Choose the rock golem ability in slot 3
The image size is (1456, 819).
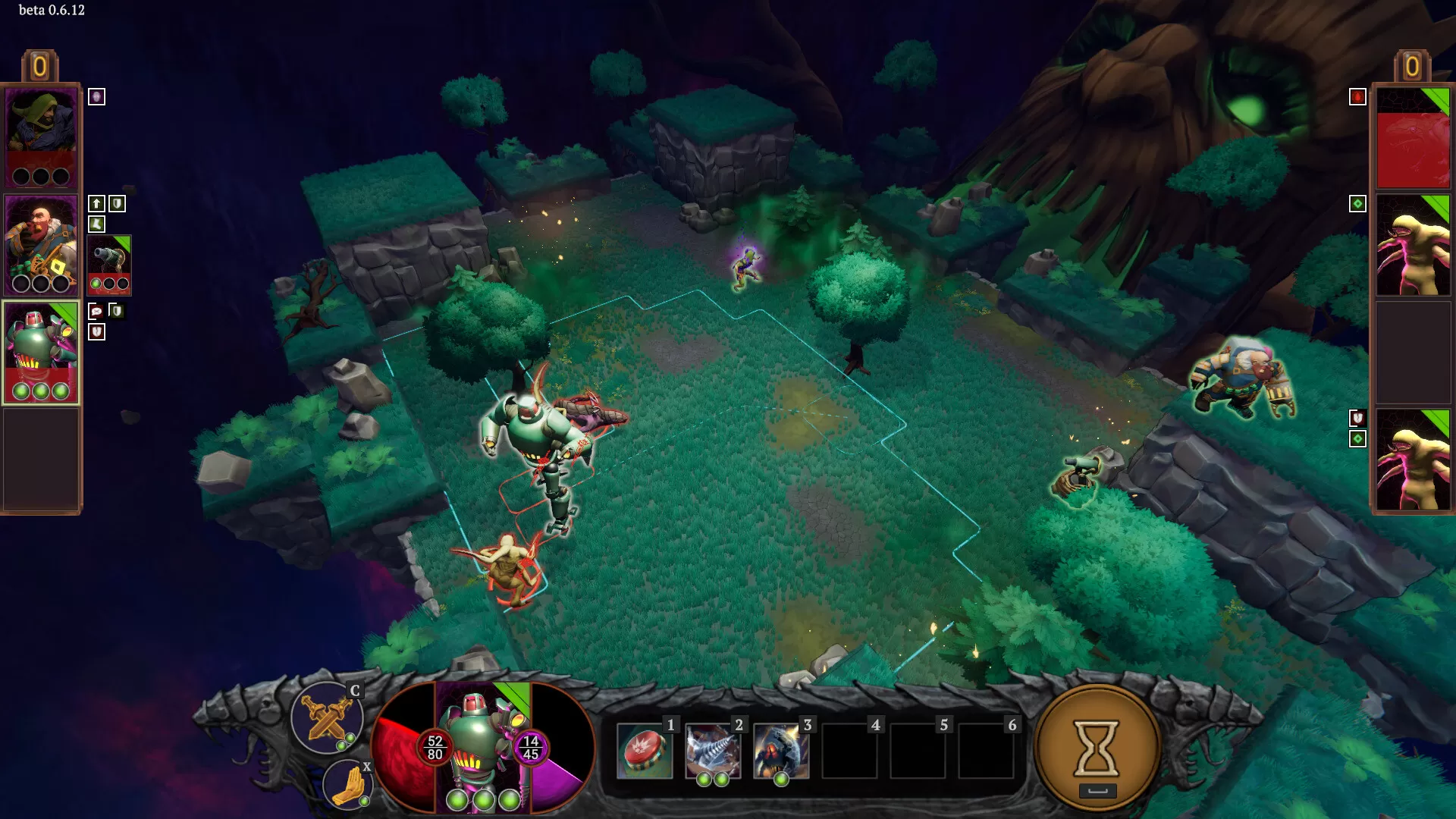(x=781, y=751)
